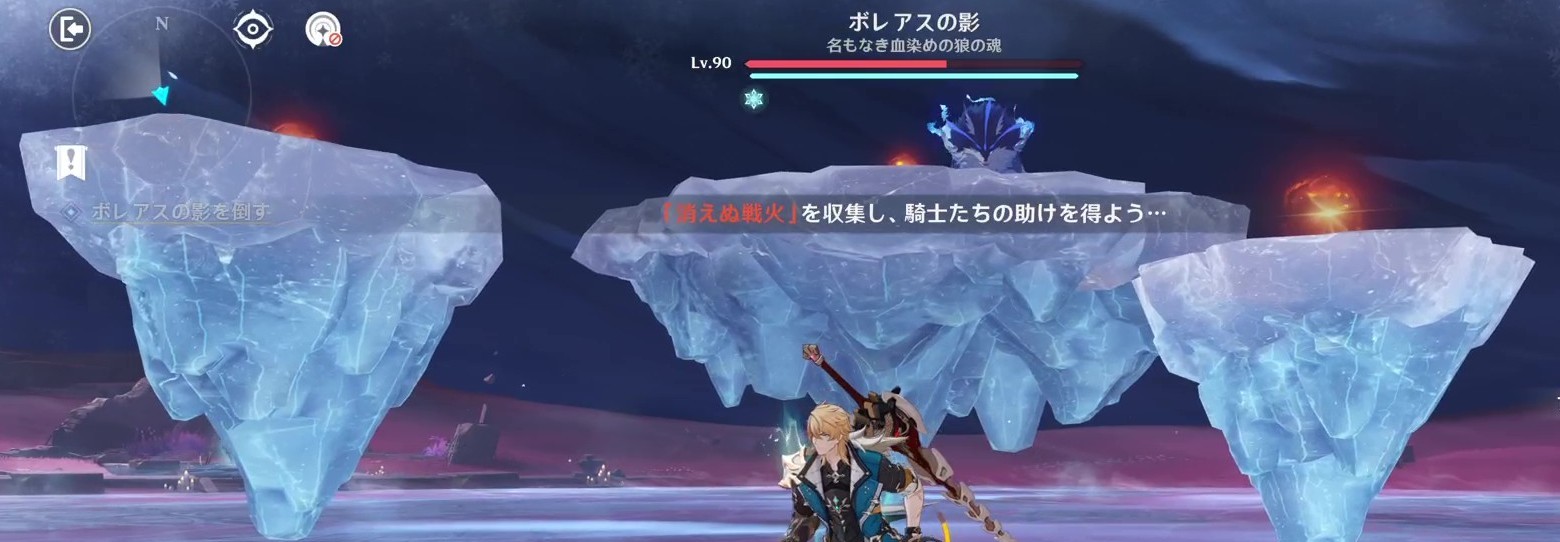Click the gauge icon with red badge
The image size is (1560, 542).
324,30
